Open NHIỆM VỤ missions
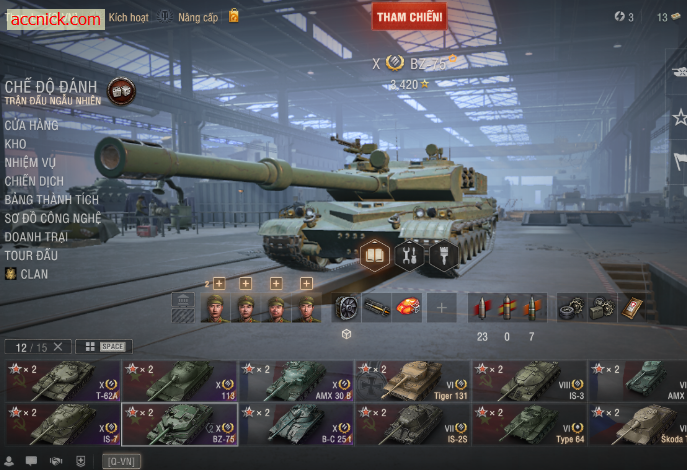This screenshot has width=687, height=470. 30,162
